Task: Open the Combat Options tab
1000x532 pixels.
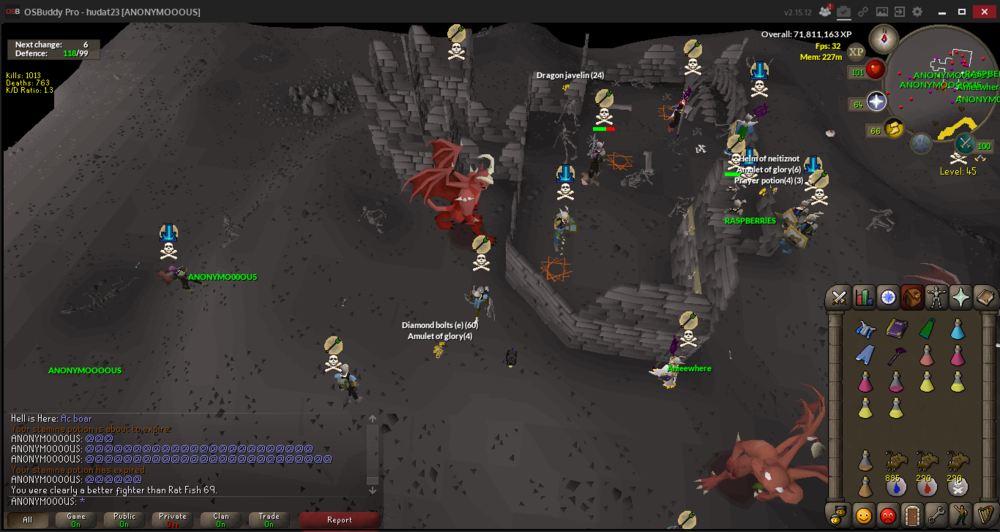Action: (x=838, y=297)
